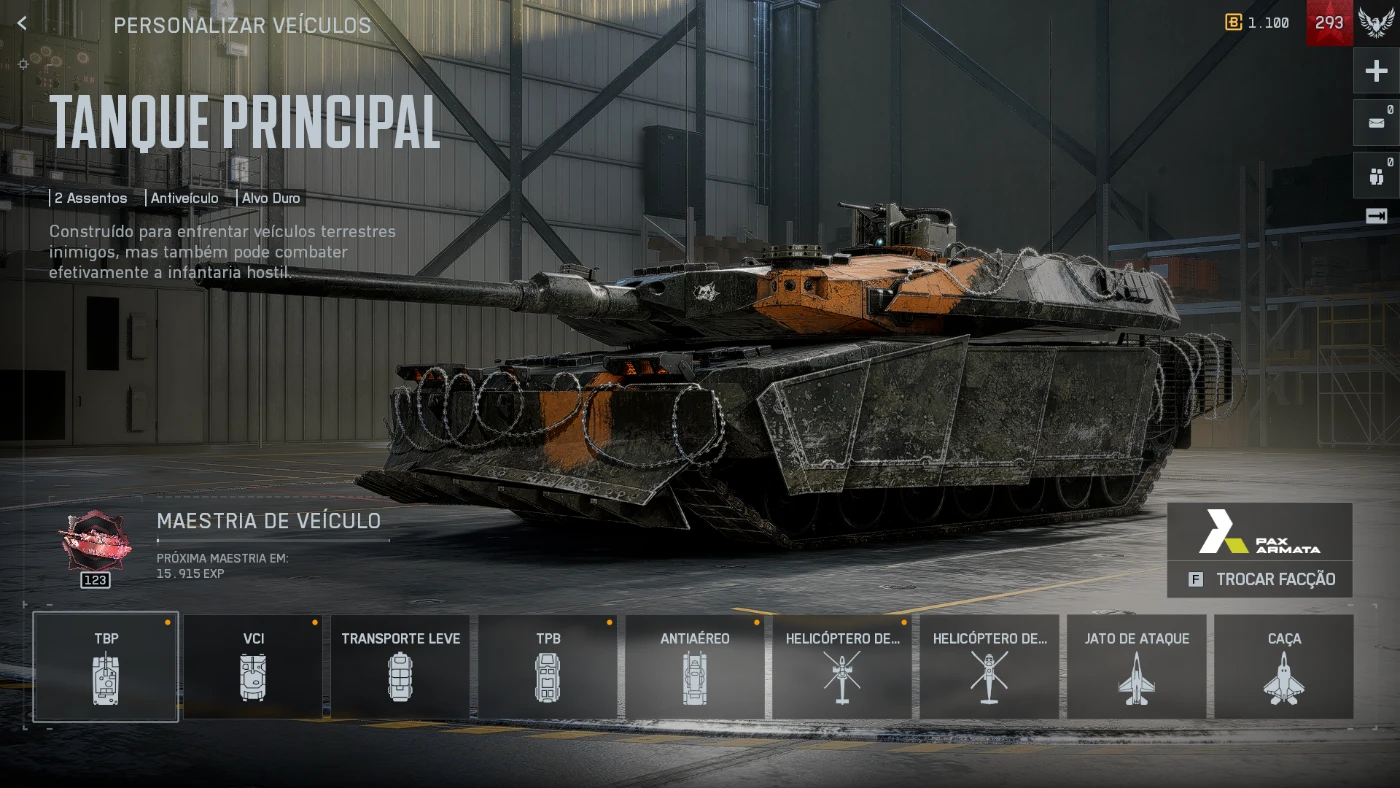Image resolution: width=1400 pixels, height=788 pixels.
Task: Switch to the Transporte Leve category
Action: click(x=400, y=666)
